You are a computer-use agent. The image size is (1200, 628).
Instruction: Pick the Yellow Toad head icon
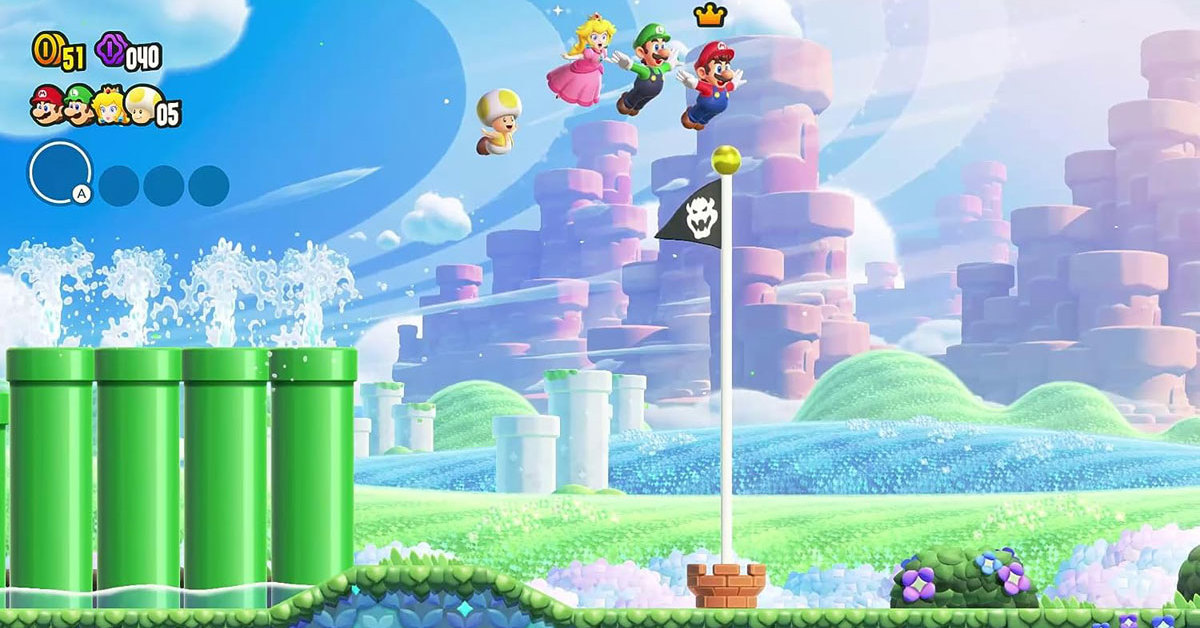point(141,104)
